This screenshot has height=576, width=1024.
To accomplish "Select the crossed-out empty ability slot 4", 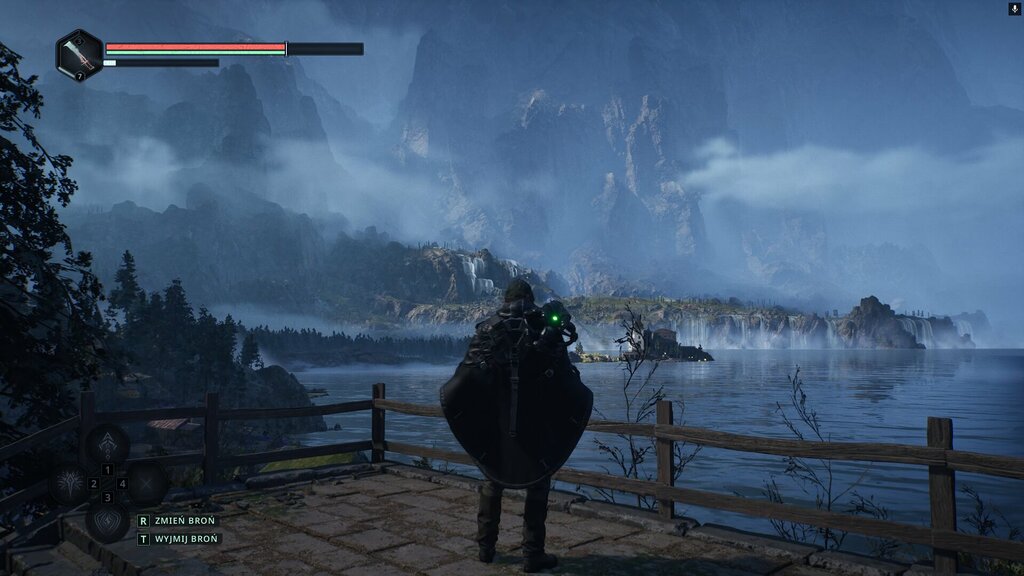I will (146, 484).
